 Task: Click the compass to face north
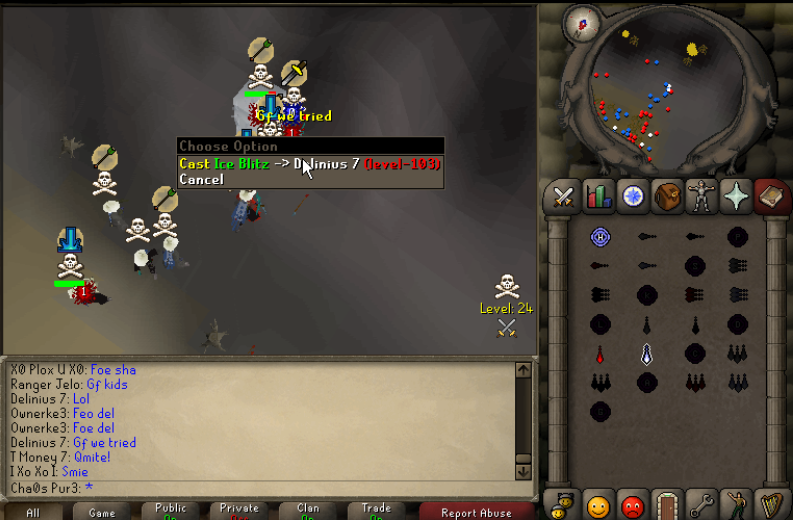579,23
